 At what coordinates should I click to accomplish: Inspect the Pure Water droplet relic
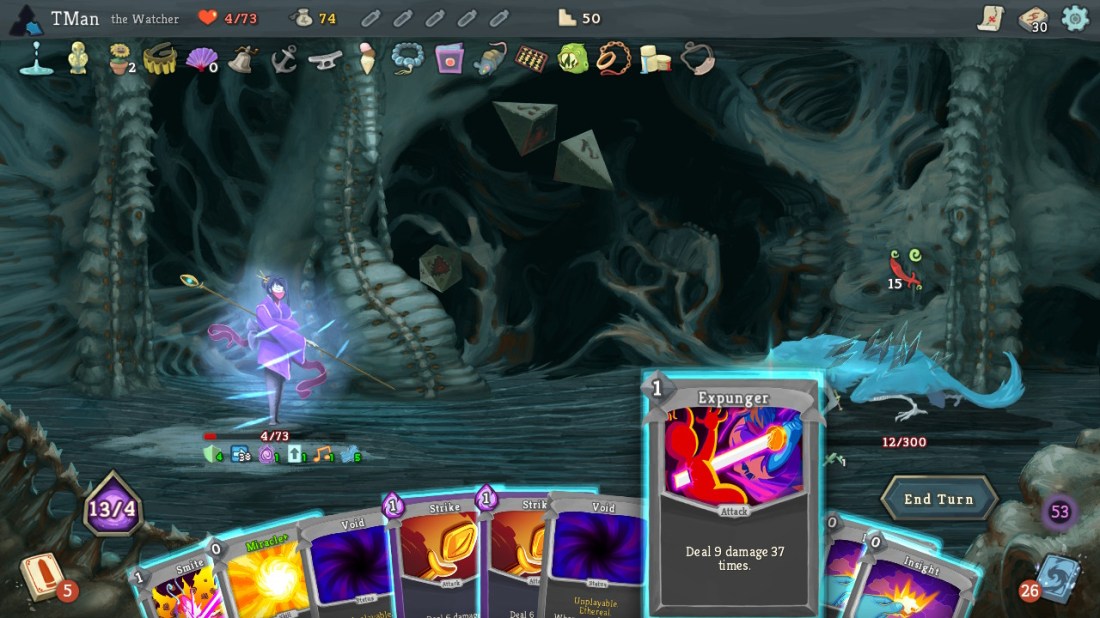(36, 59)
